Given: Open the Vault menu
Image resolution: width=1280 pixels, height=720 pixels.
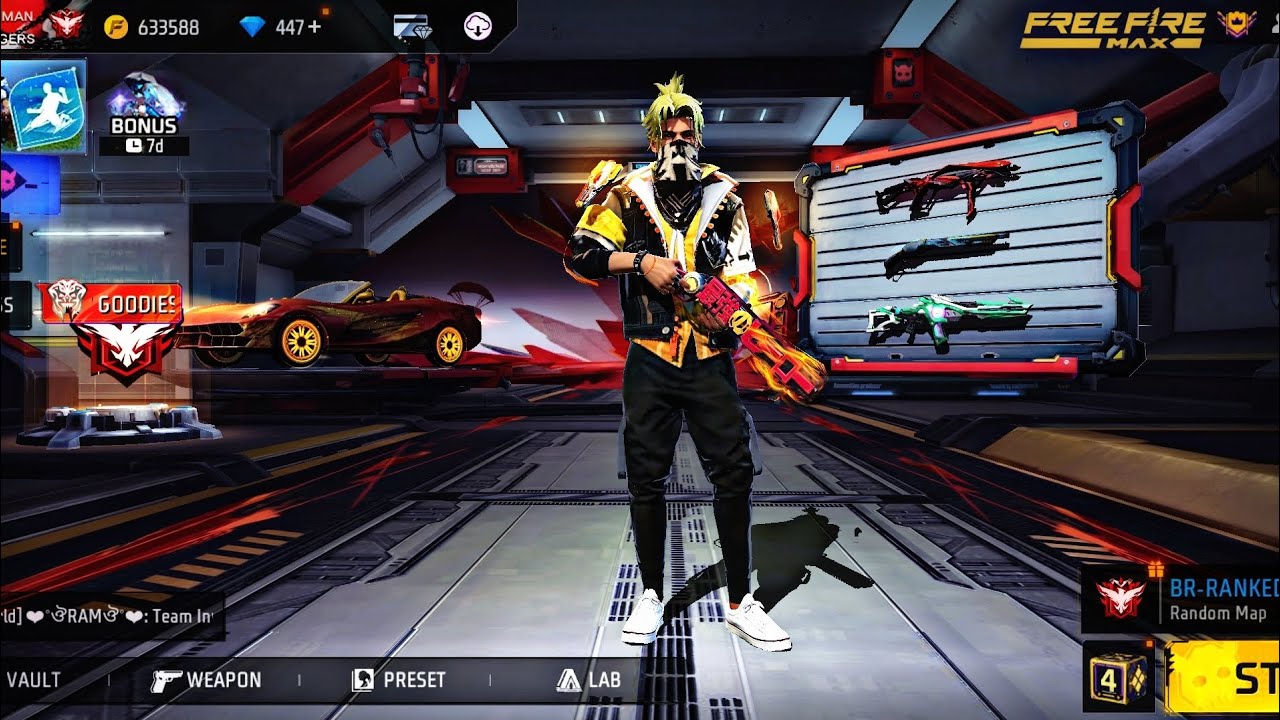Looking at the screenshot, I should point(33,680).
